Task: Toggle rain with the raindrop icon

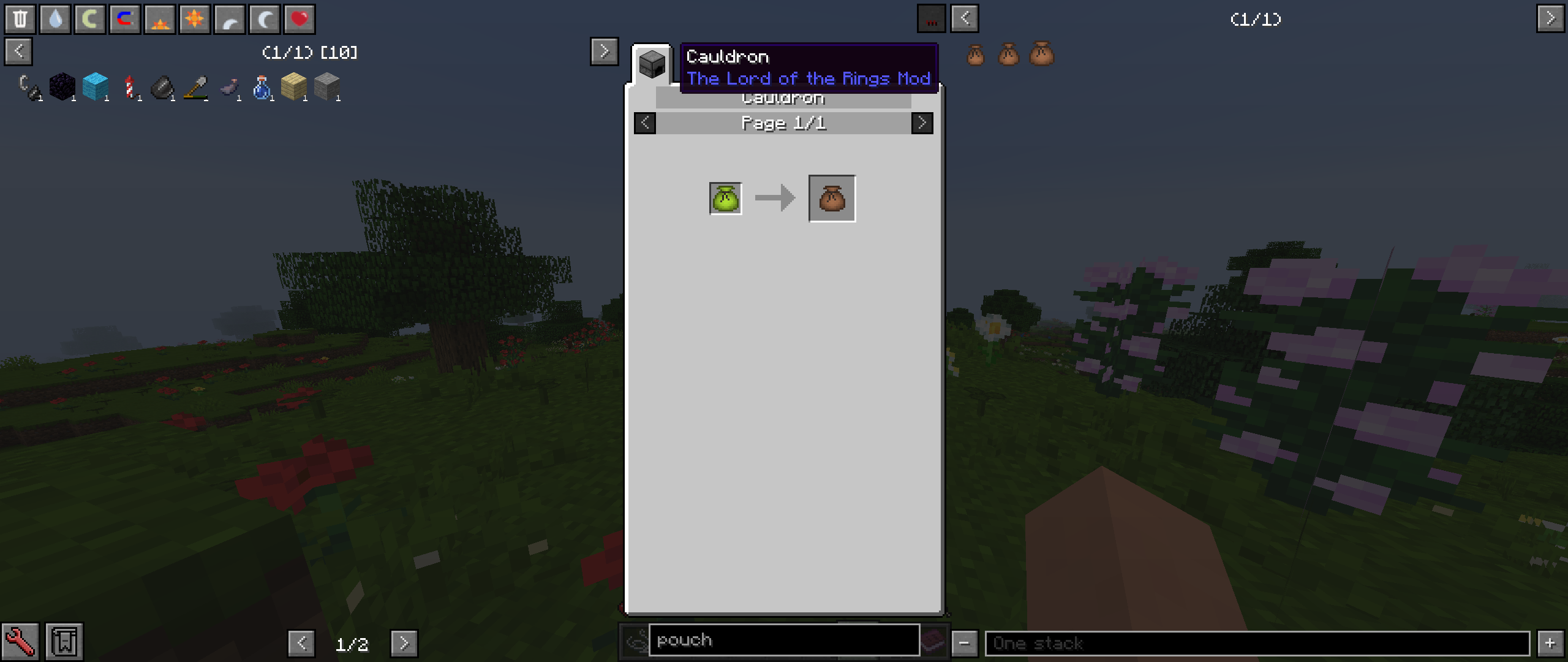Action: (55, 18)
